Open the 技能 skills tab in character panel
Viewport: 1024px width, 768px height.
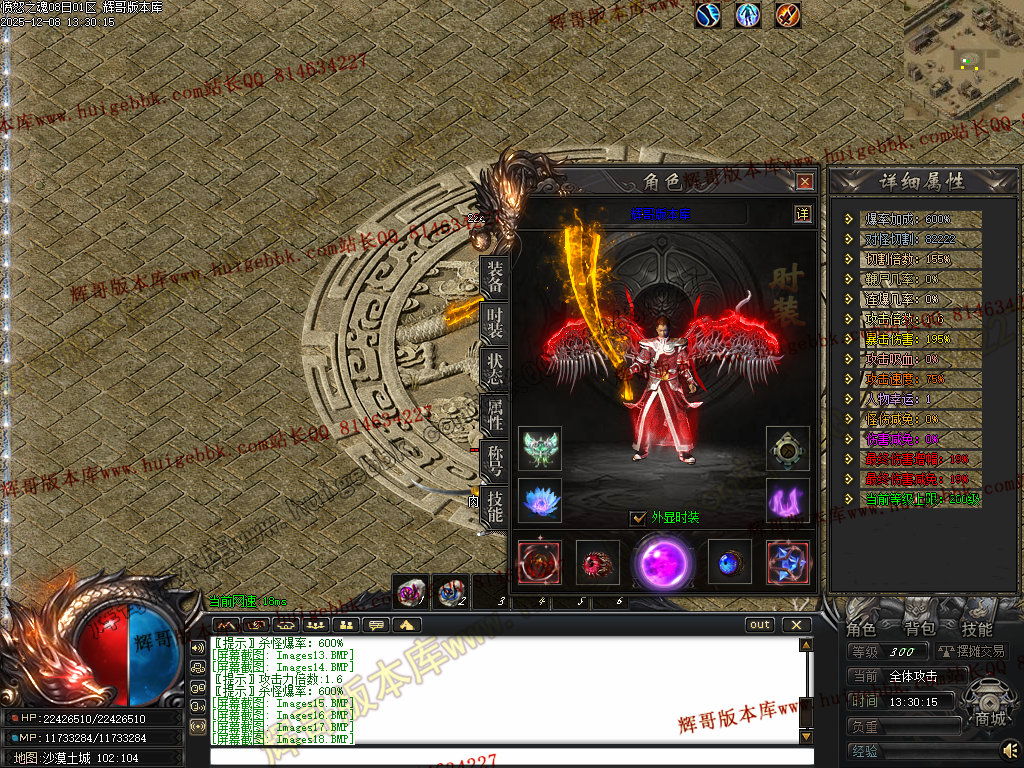pyautogui.click(x=494, y=505)
